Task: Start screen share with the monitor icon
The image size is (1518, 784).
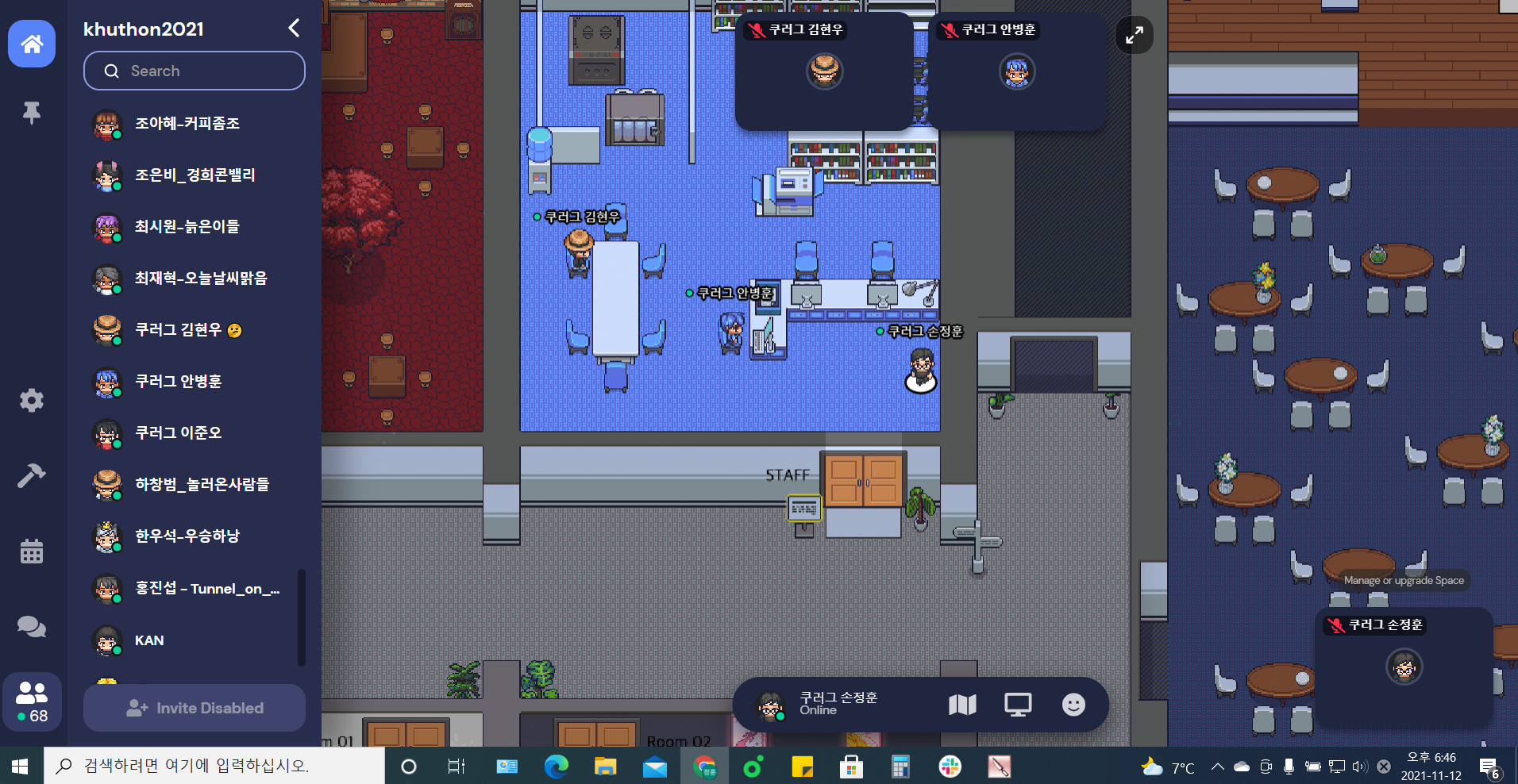Action: [x=1018, y=704]
